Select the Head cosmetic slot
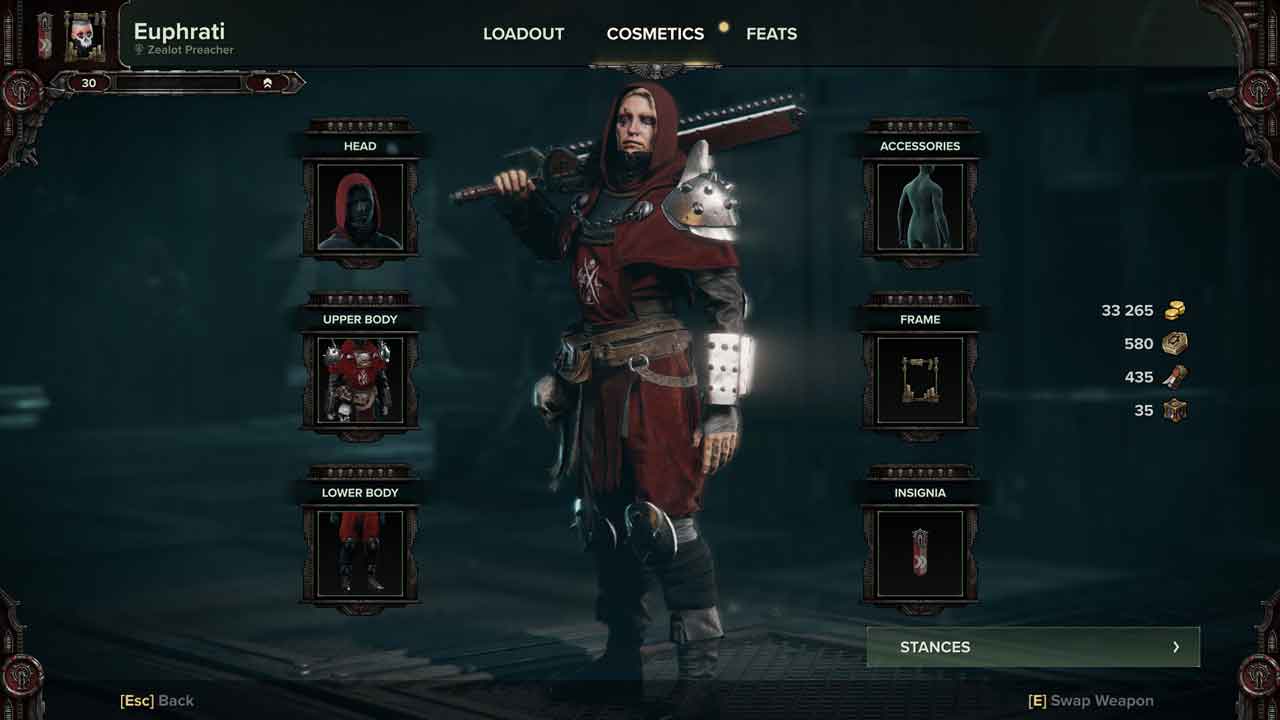1280x720 pixels. pos(360,207)
